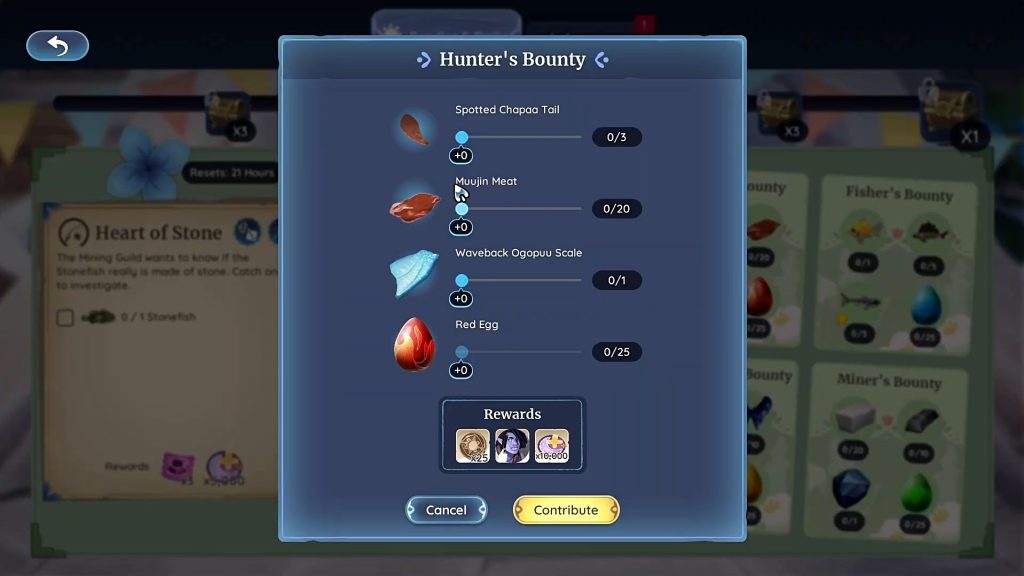The width and height of the screenshot is (1024, 576).
Task: Adjust the Muujin Meat slider handle
Action: tap(462, 209)
